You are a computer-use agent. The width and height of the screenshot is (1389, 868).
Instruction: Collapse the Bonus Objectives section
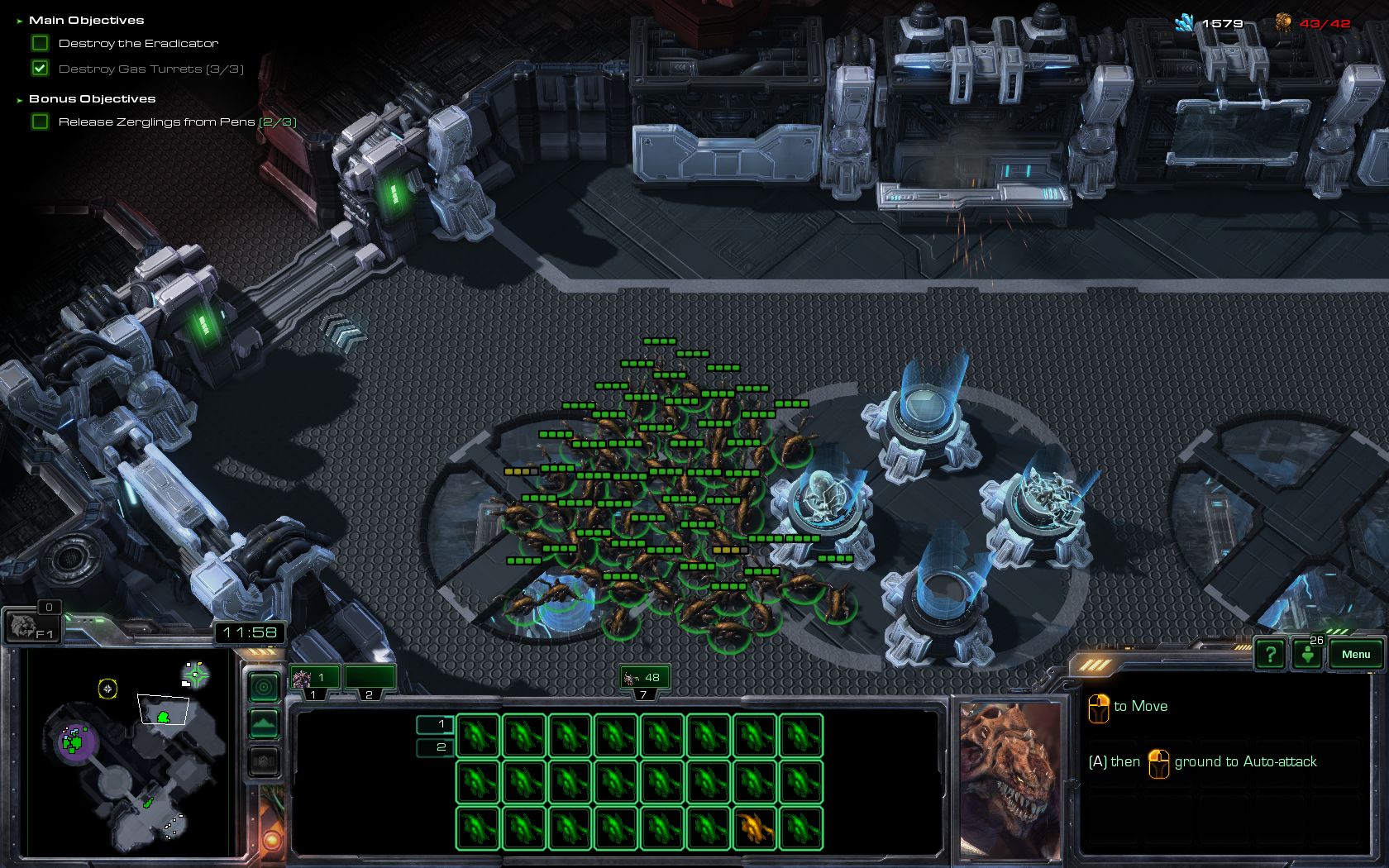[18, 98]
